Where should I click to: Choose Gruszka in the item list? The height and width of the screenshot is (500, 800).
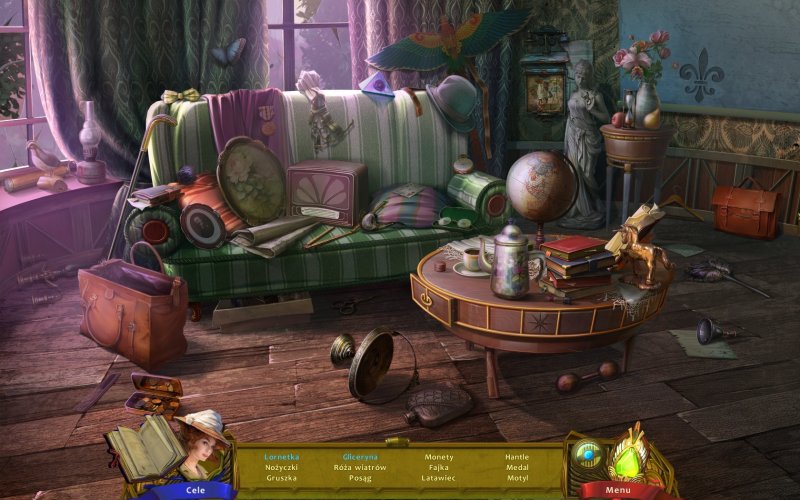(x=281, y=478)
